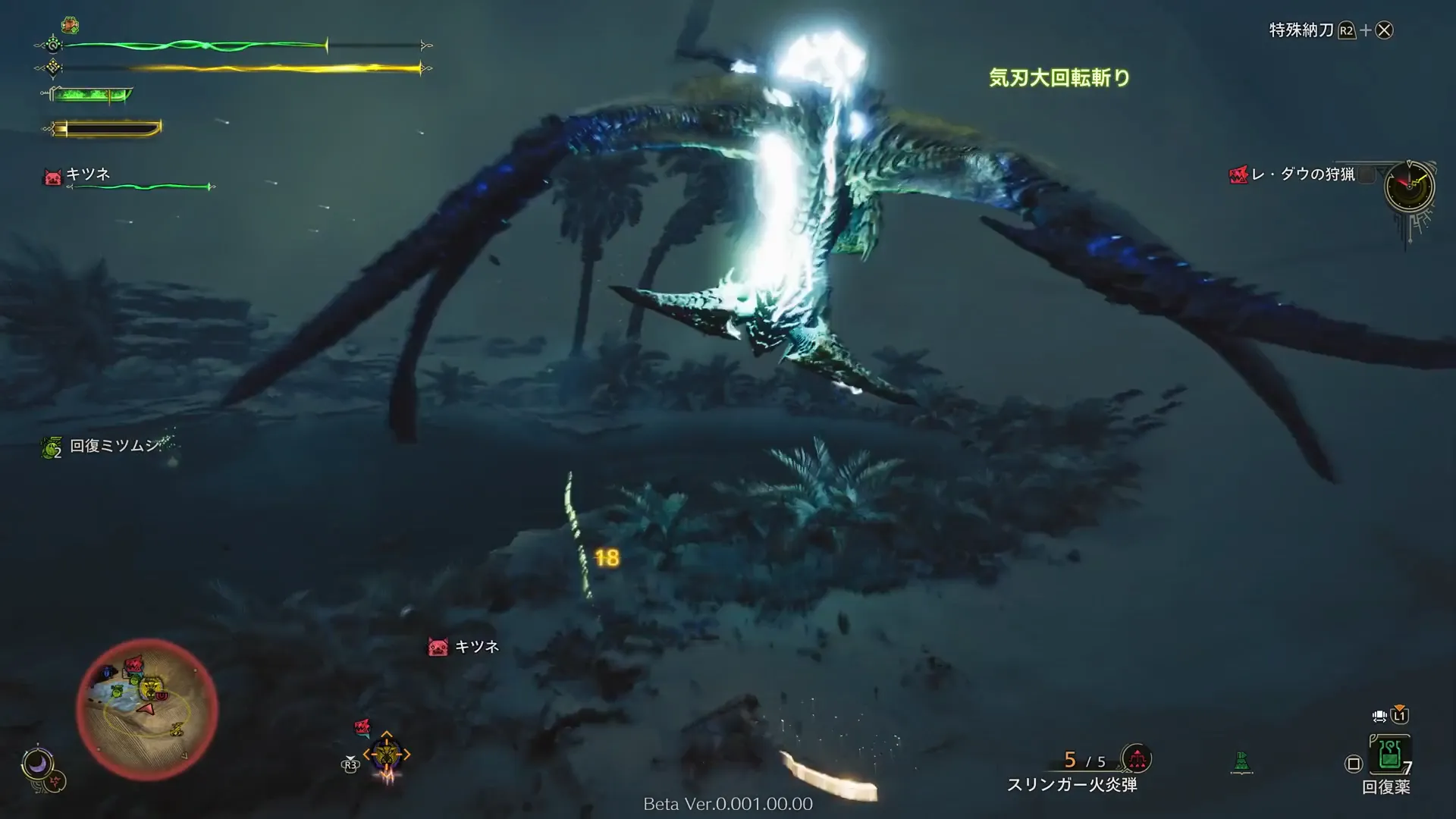Click the targeted monster lock-on icon
The height and width of the screenshot is (819, 1456).
[x=387, y=755]
